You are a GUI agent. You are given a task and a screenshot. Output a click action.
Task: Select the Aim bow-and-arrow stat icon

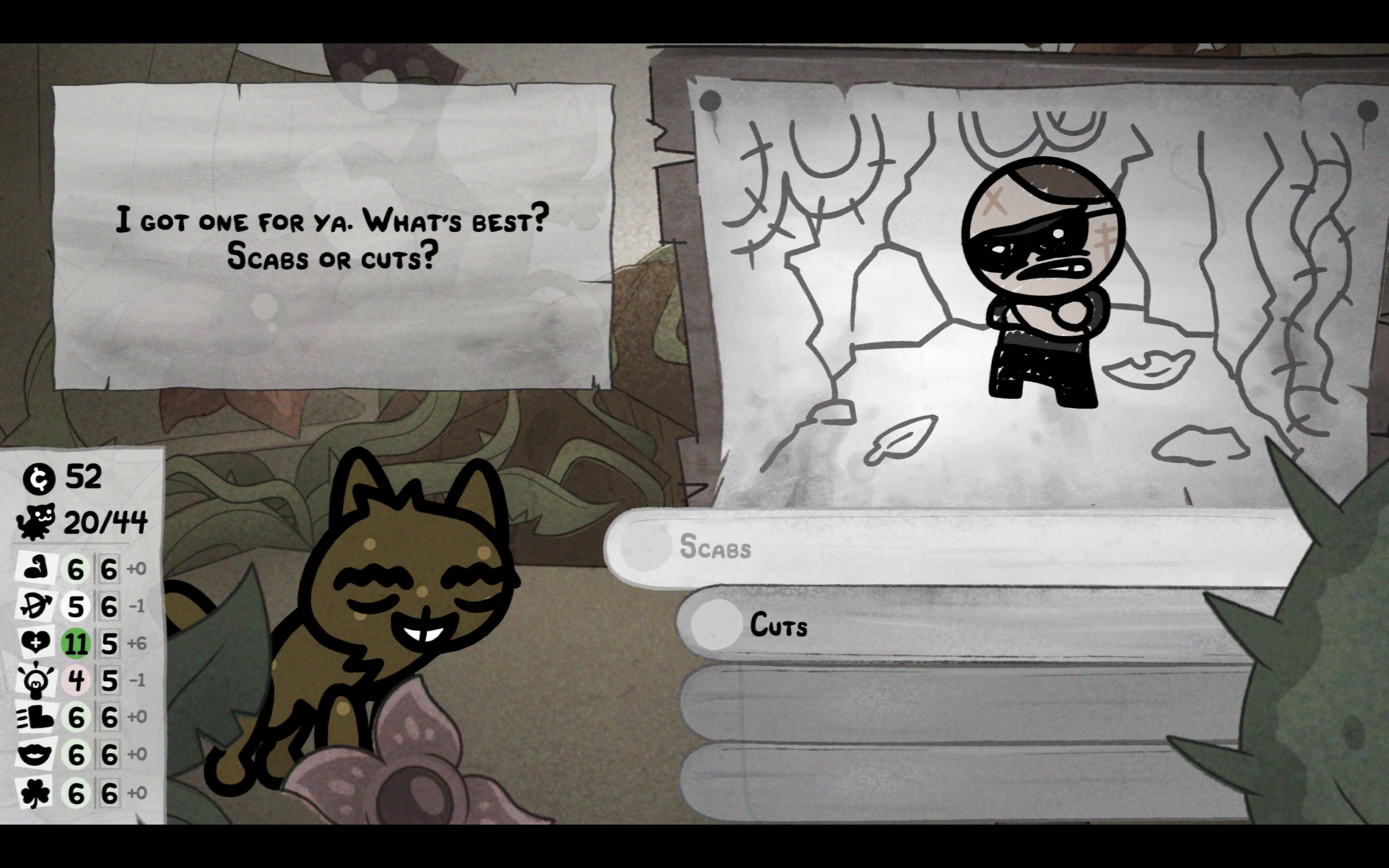tap(36, 605)
